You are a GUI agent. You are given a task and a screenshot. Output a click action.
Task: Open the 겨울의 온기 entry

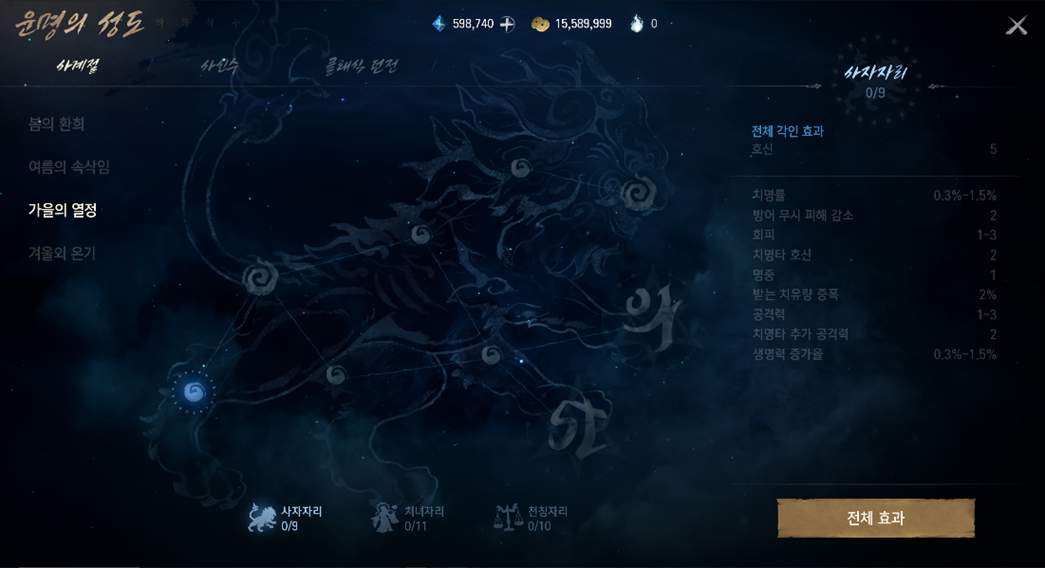point(62,253)
